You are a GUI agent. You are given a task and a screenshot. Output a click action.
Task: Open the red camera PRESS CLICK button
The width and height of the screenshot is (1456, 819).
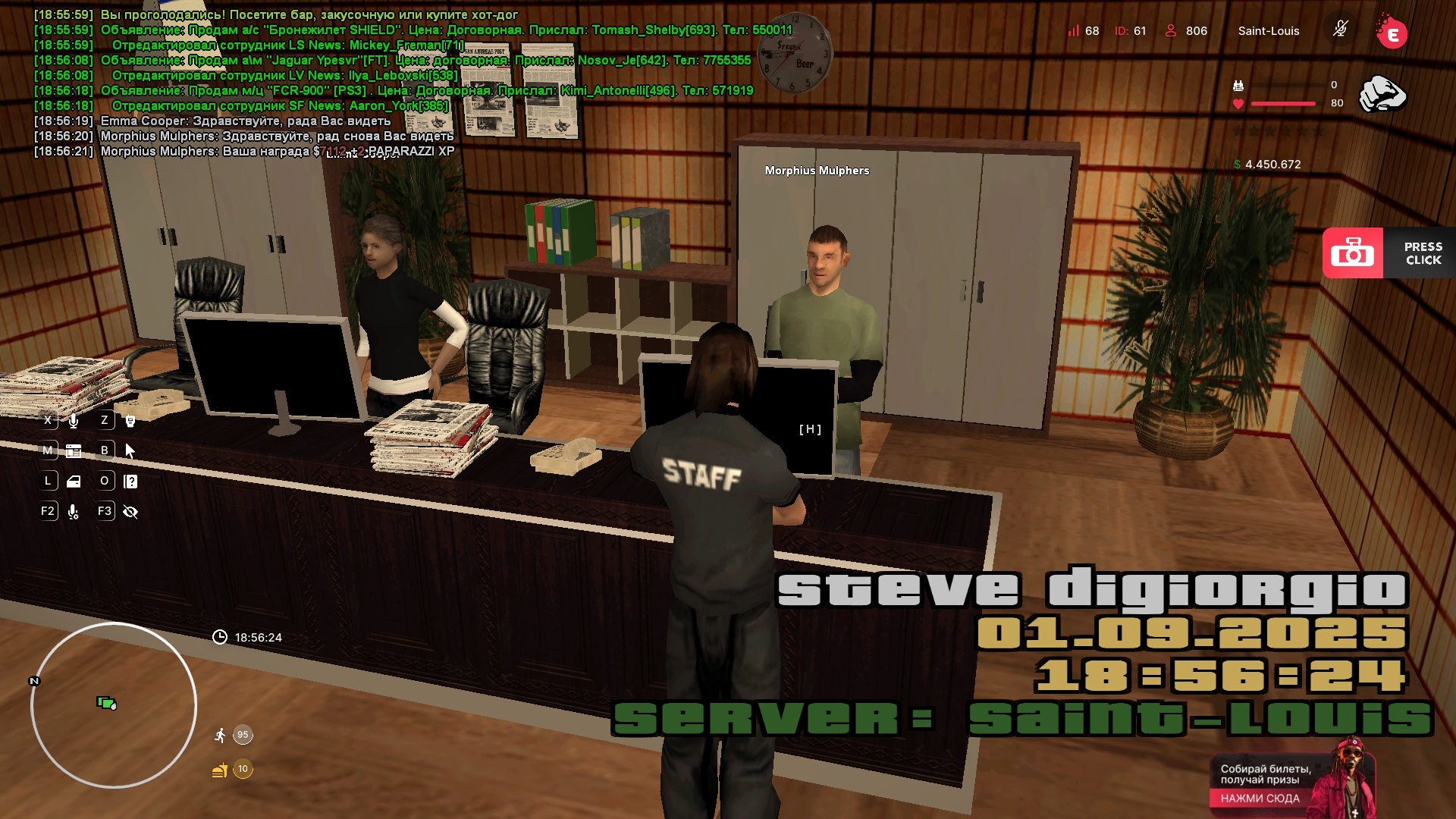(x=1352, y=253)
